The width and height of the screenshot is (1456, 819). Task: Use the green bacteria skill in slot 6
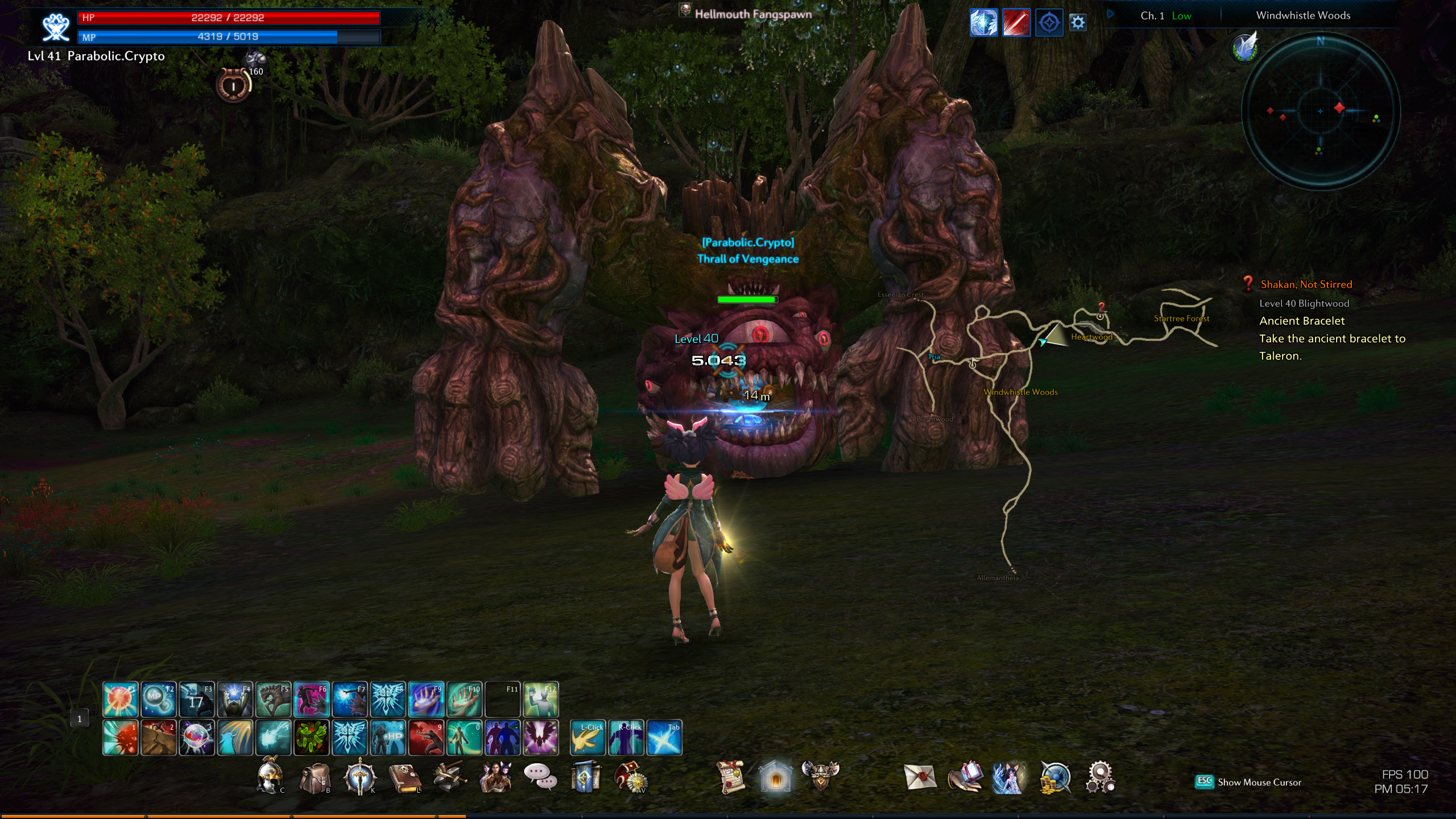click(311, 738)
